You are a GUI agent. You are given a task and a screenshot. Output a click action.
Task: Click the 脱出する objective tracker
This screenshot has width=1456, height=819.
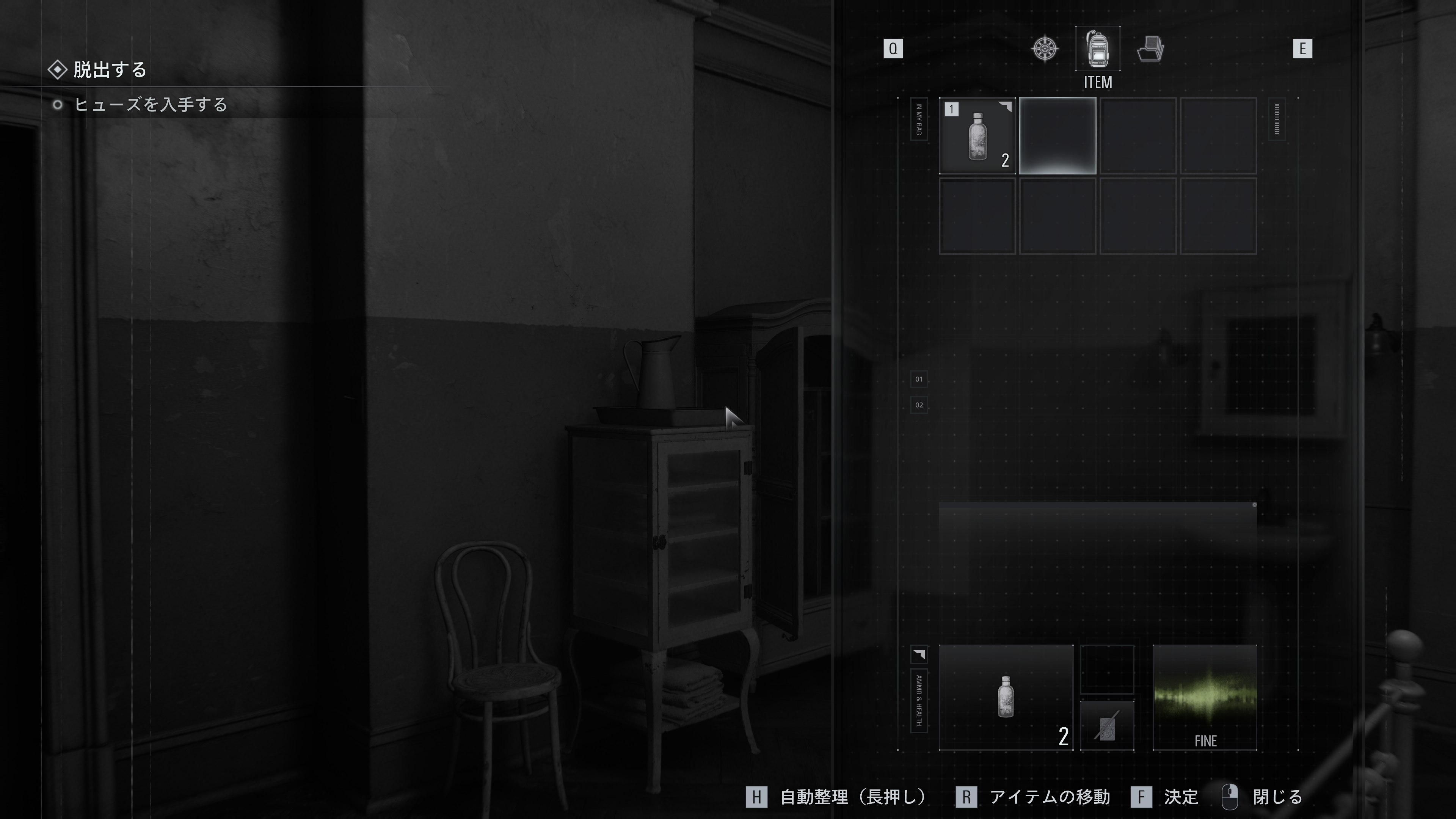pyautogui.click(x=109, y=69)
